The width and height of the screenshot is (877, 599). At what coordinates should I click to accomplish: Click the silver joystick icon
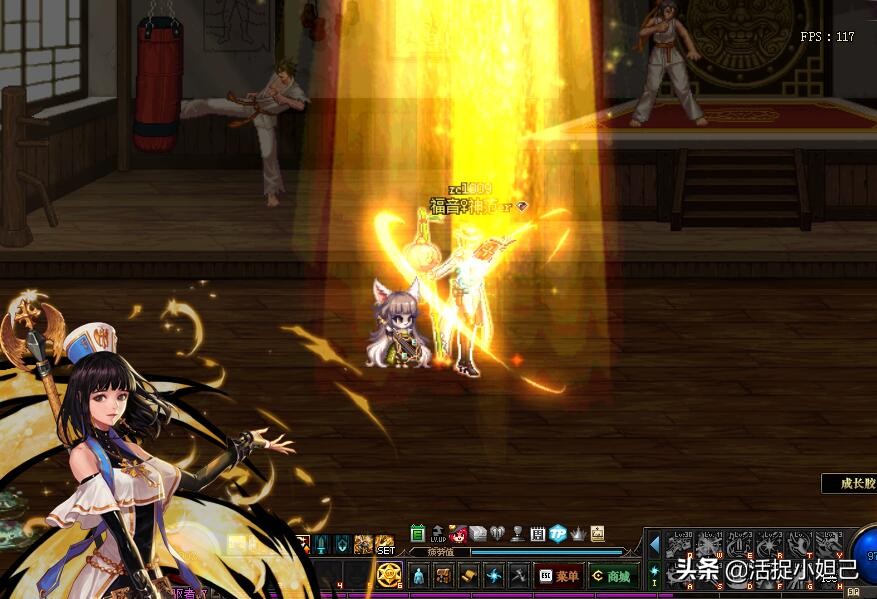(517, 534)
